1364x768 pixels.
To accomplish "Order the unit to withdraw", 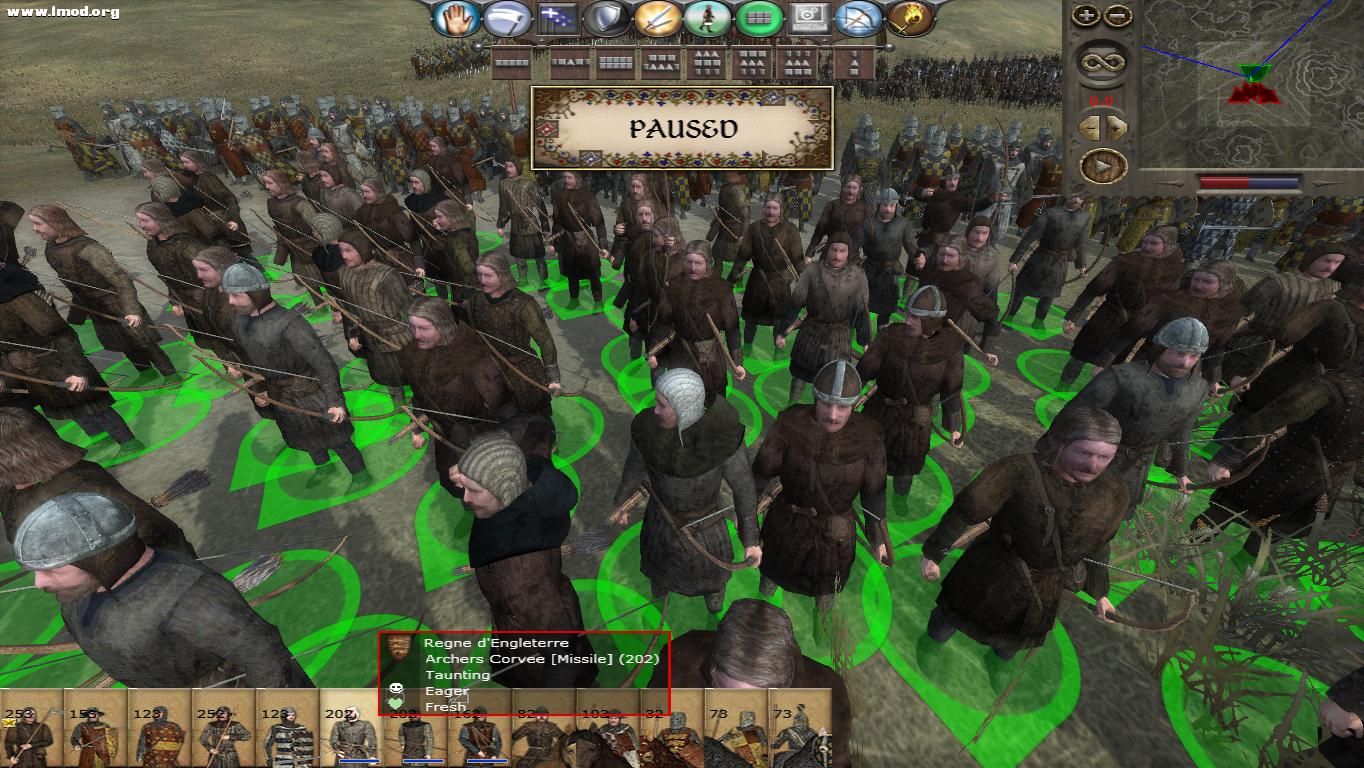I will [506, 20].
